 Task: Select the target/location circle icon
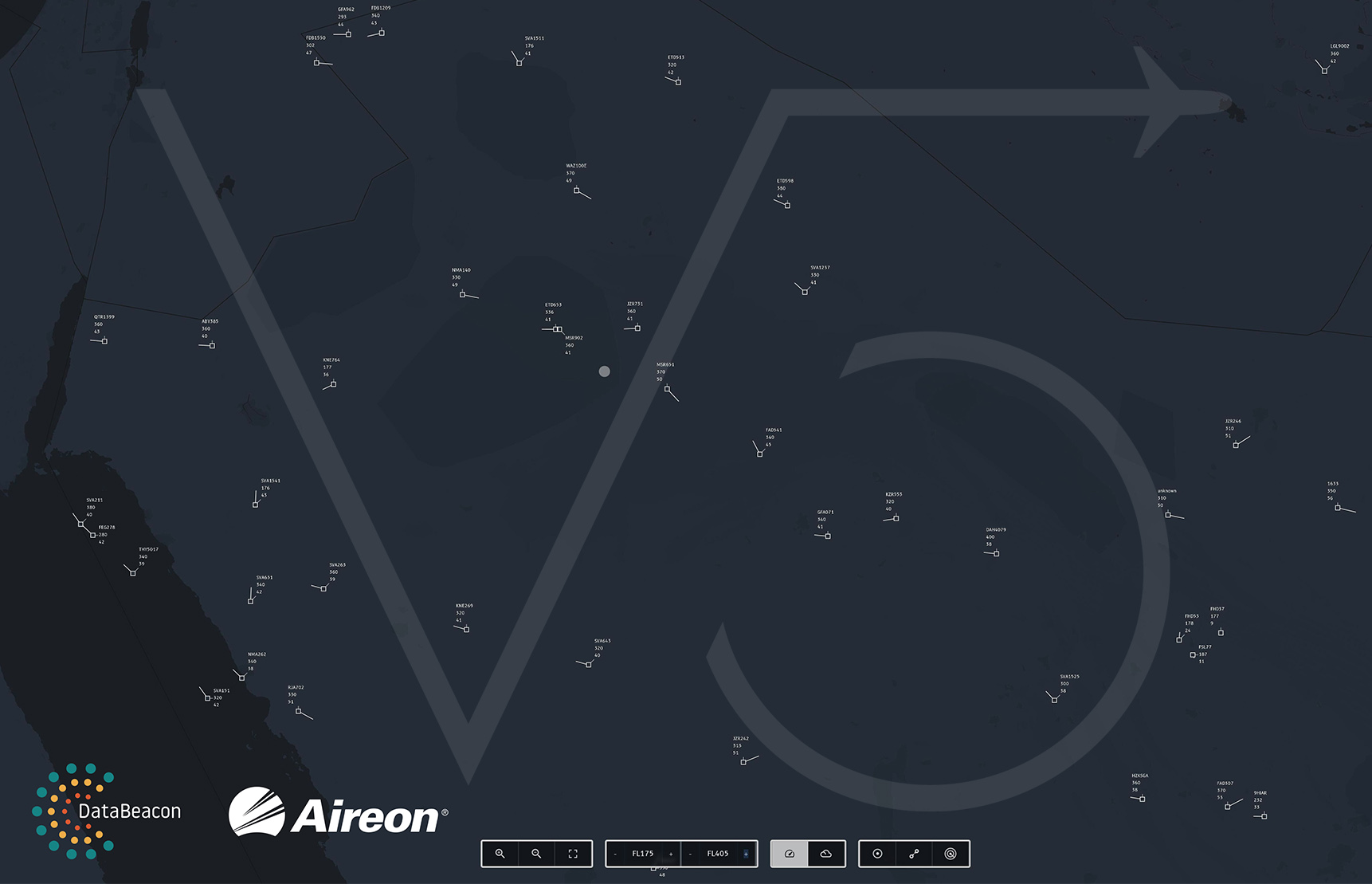(877, 853)
